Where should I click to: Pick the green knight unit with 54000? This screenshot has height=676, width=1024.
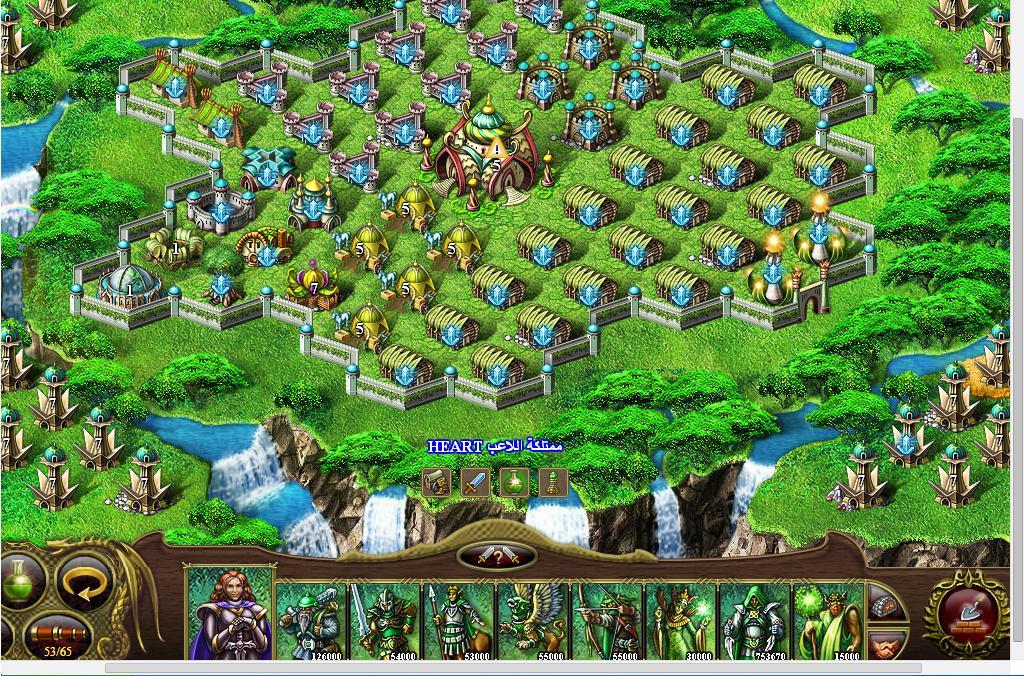click(385, 620)
